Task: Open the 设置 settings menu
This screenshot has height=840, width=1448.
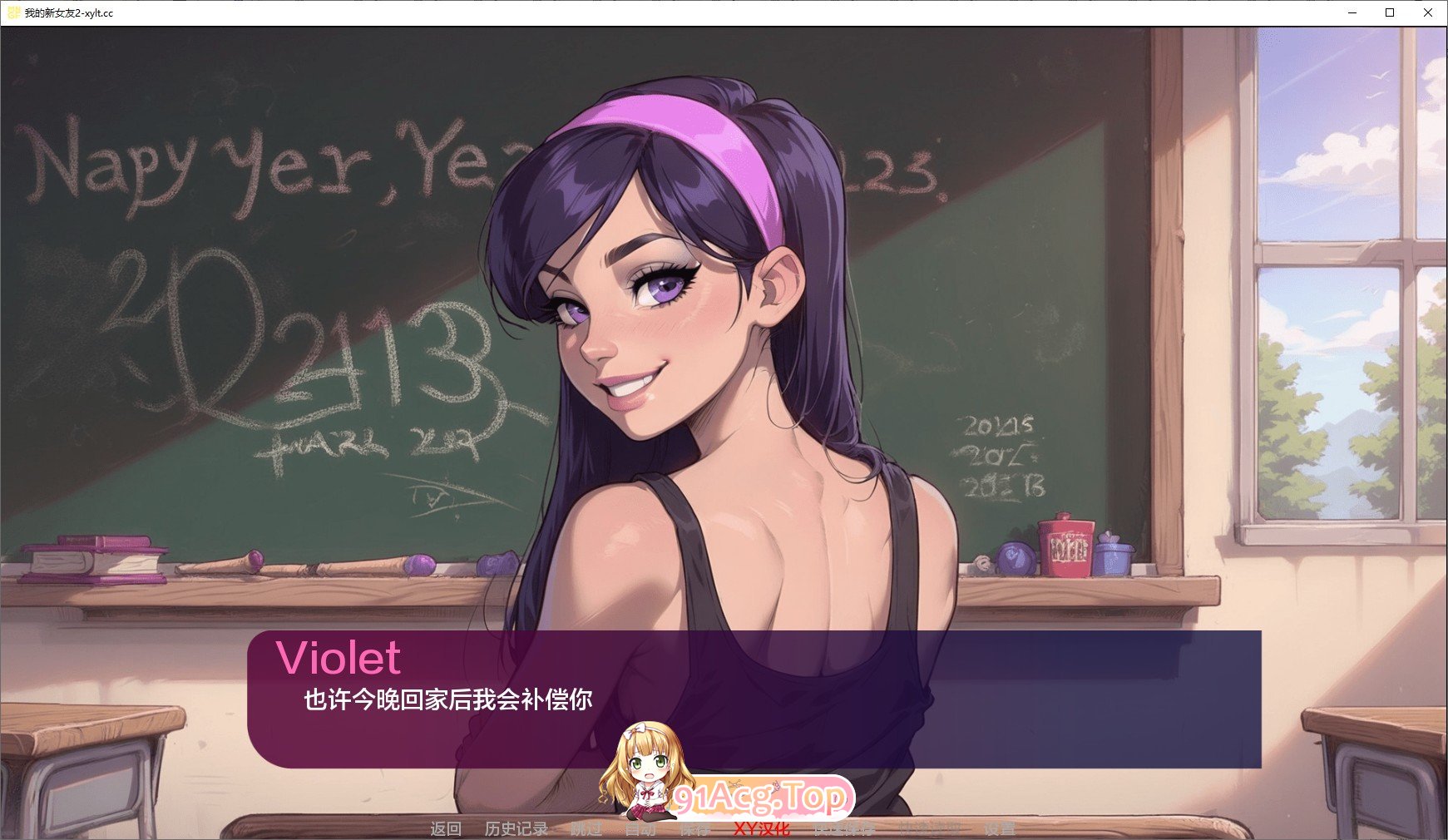Action: (x=1001, y=828)
